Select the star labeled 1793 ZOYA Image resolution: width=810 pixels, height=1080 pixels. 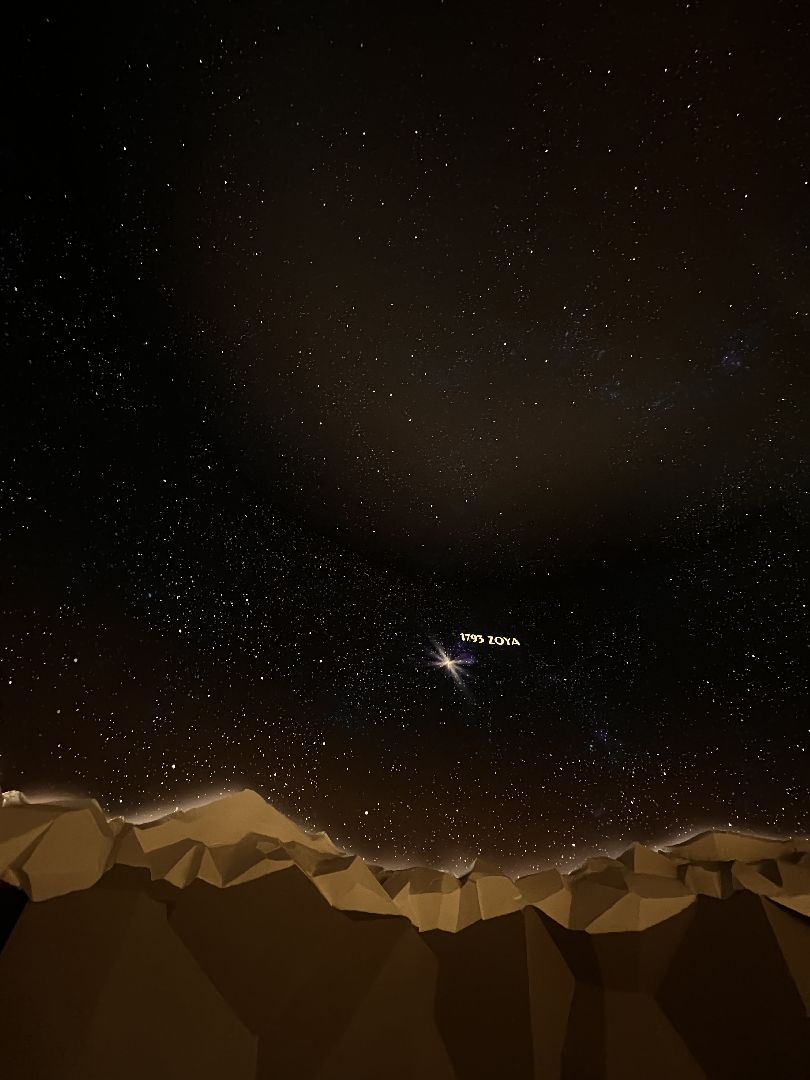(x=449, y=660)
